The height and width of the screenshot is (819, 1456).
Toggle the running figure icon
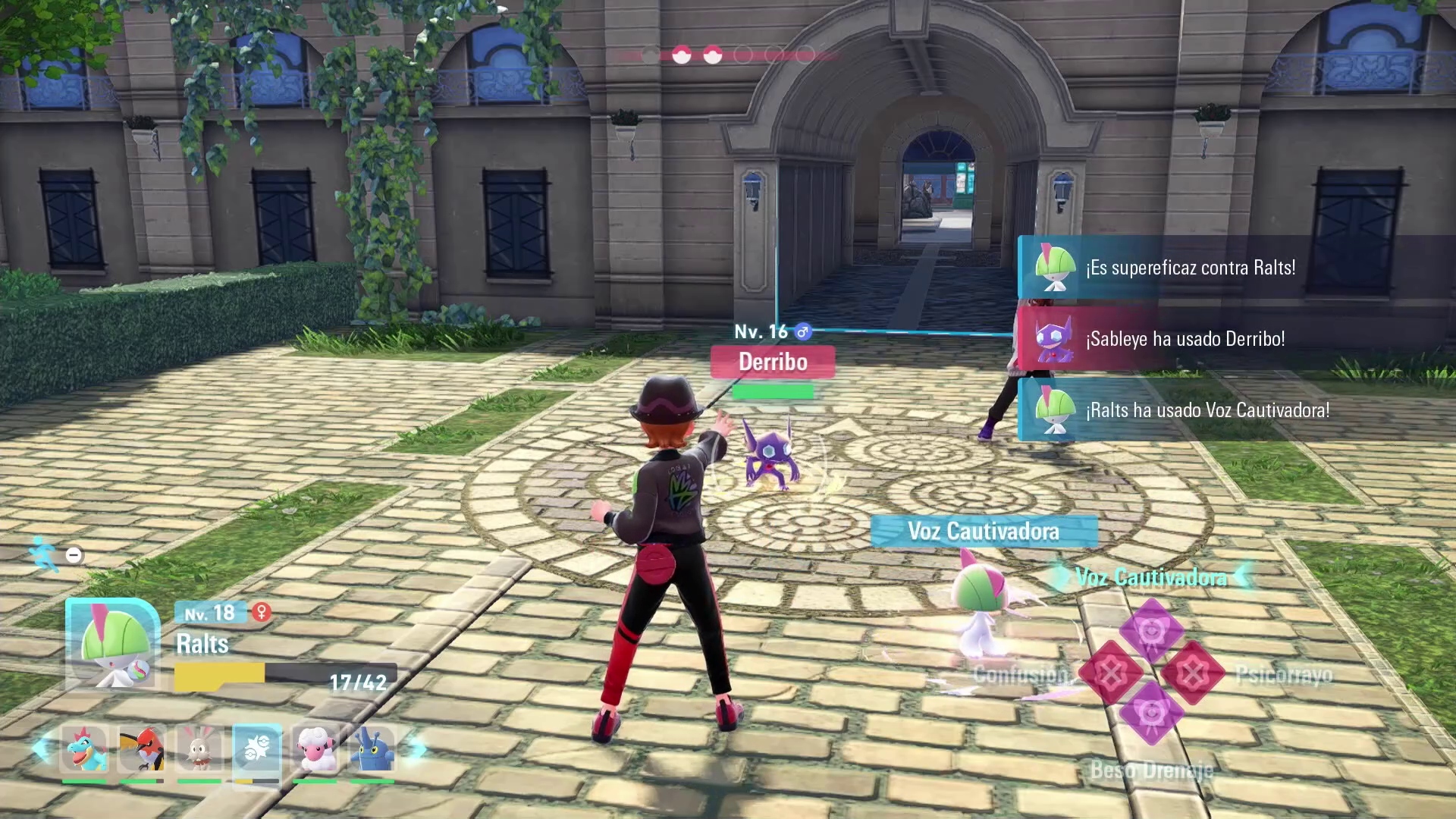pyautogui.click(x=45, y=554)
